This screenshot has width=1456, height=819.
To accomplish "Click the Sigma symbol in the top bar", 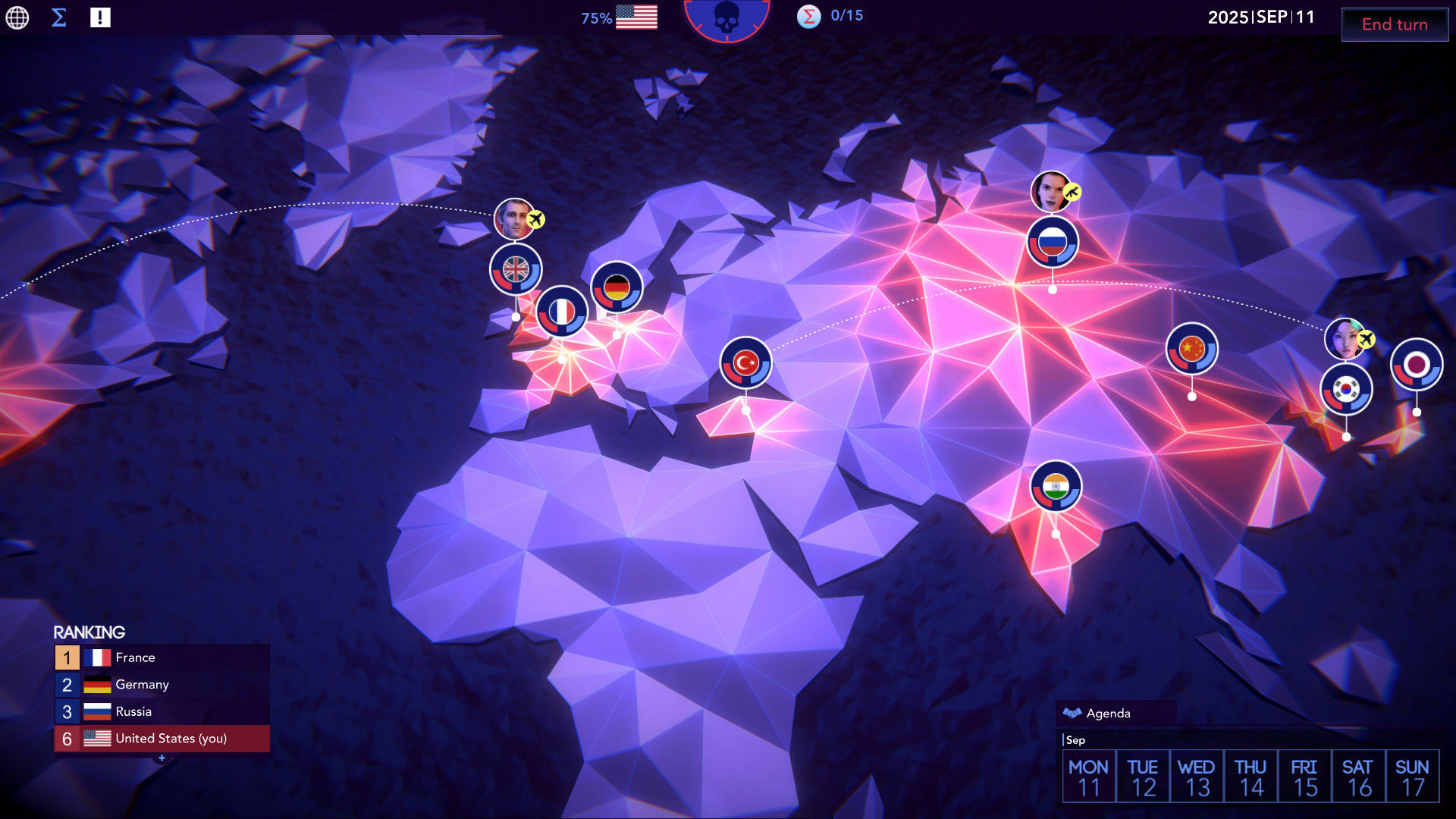I will click(58, 16).
